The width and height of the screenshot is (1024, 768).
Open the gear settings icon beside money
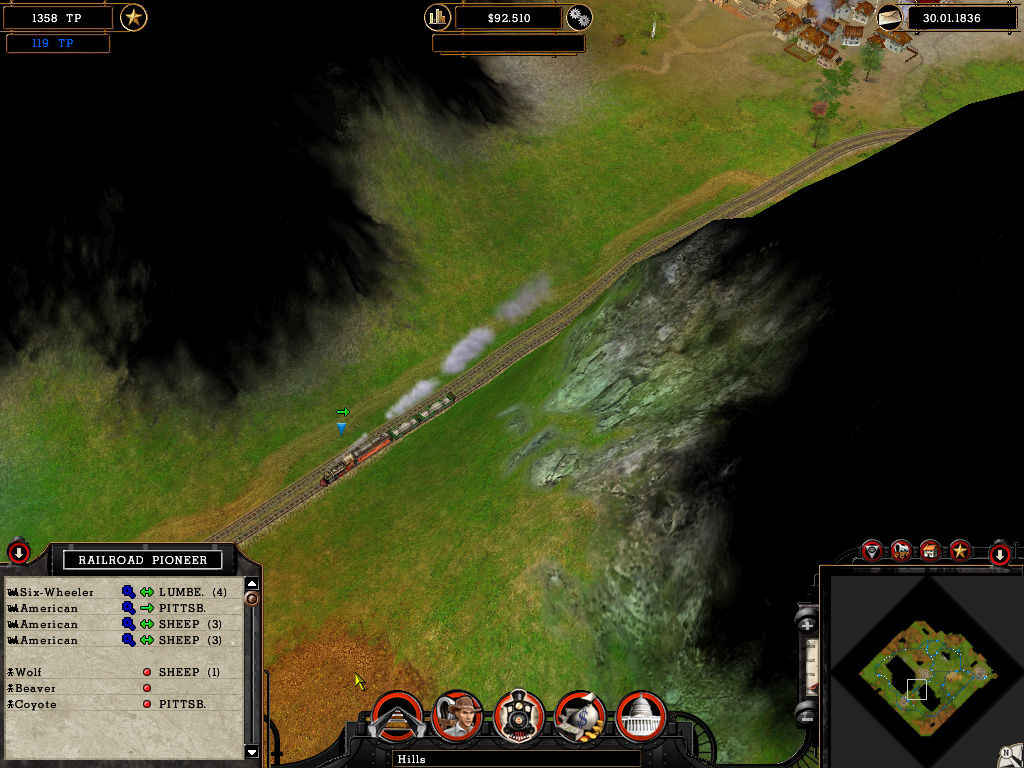point(579,17)
